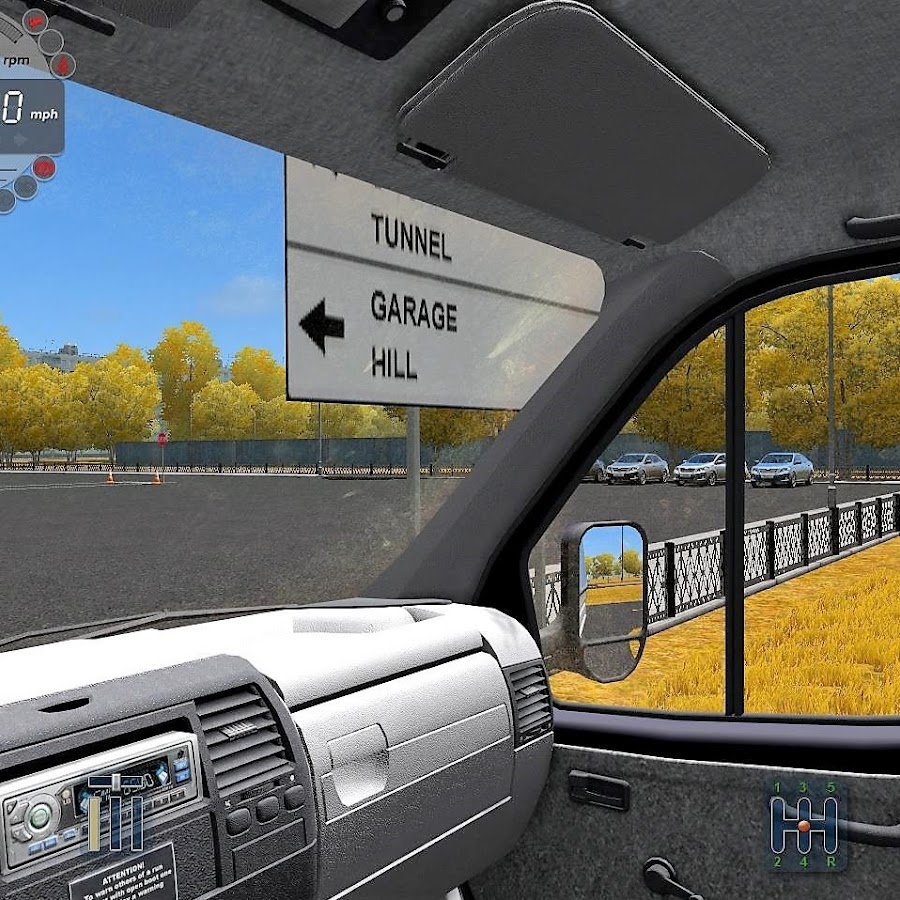Click the red oil can warning light
This screenshot has width=900, height=900.
36,19
